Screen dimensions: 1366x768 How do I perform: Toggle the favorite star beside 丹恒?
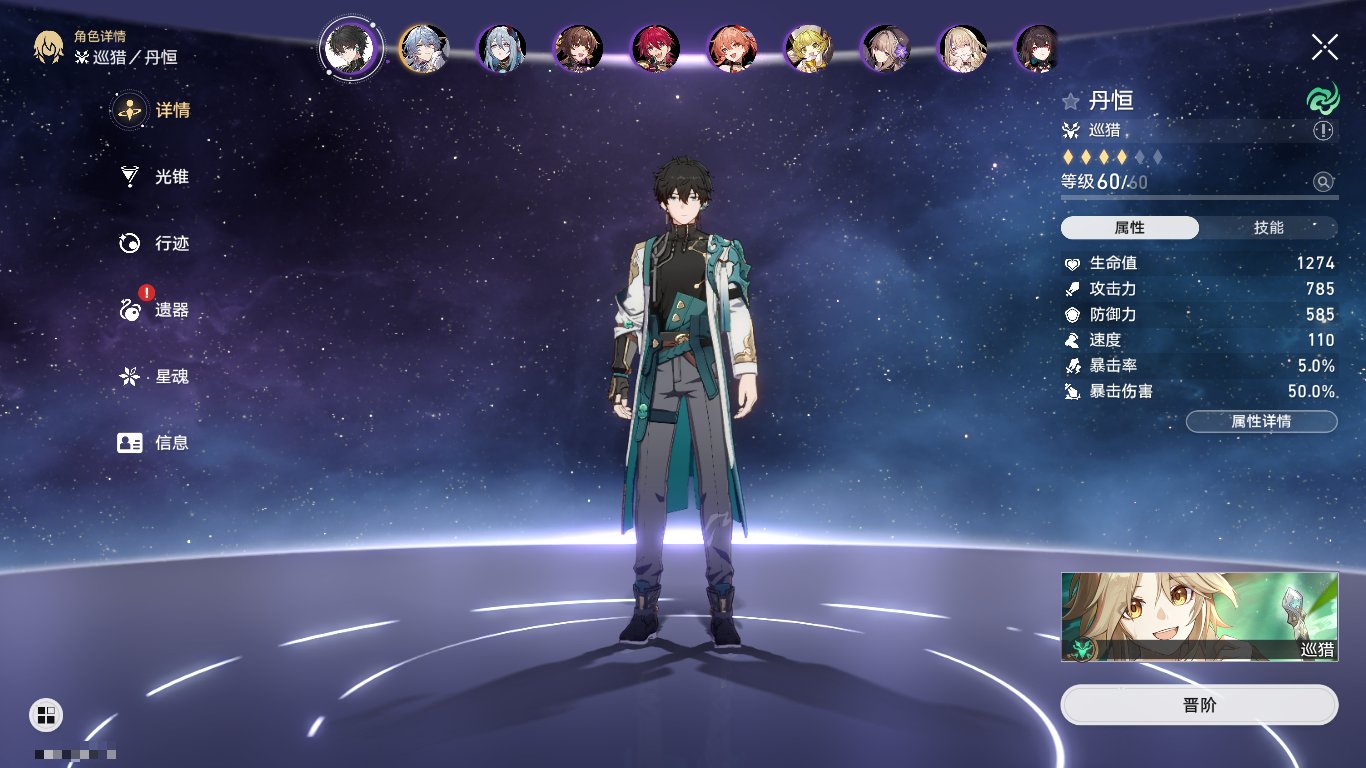(x=1071, y=101)
